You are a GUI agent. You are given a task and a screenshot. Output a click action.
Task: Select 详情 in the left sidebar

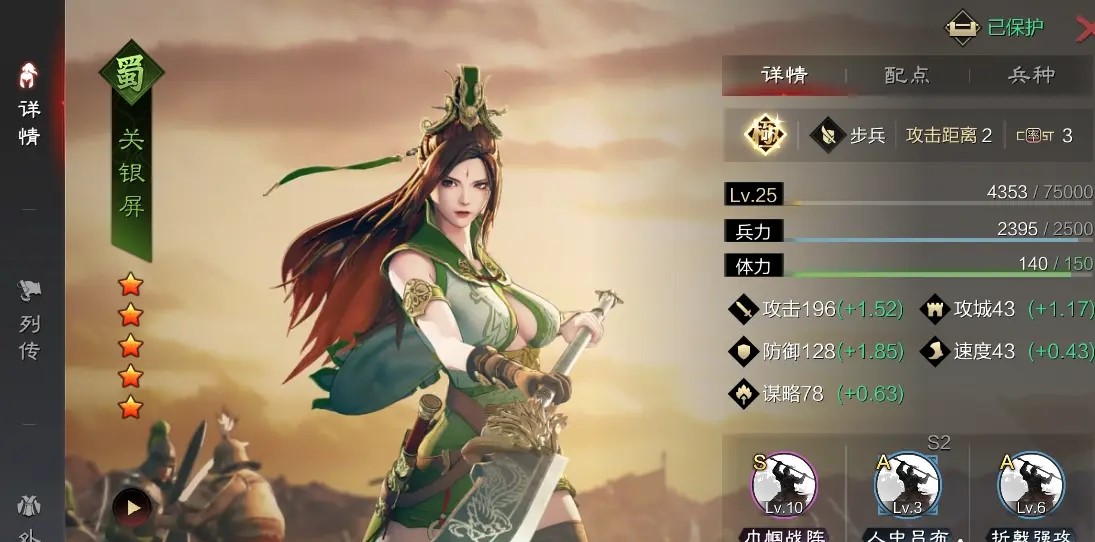(29, 105)
